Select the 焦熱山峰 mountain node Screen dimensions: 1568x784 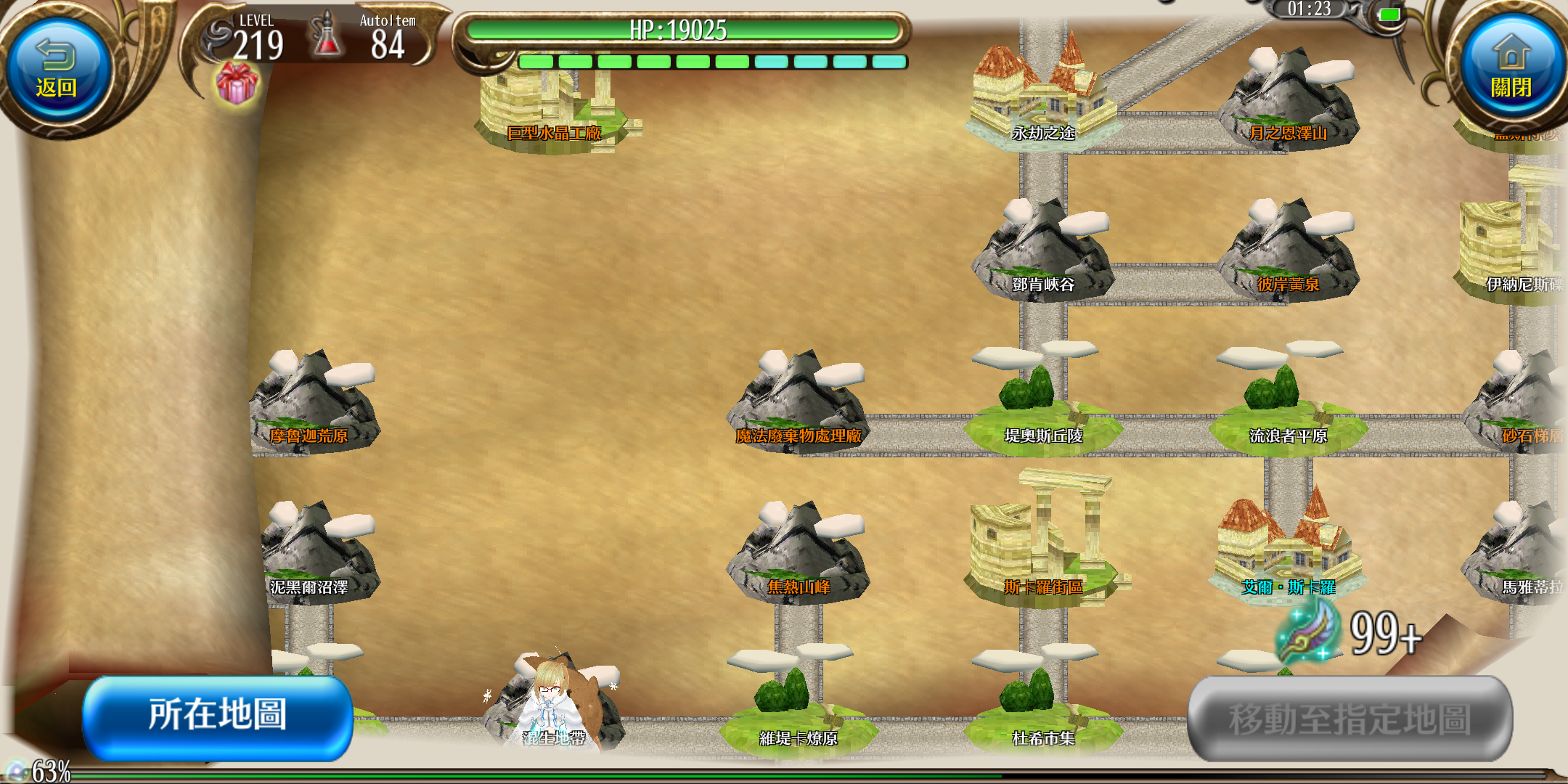(x=799, y=558)
